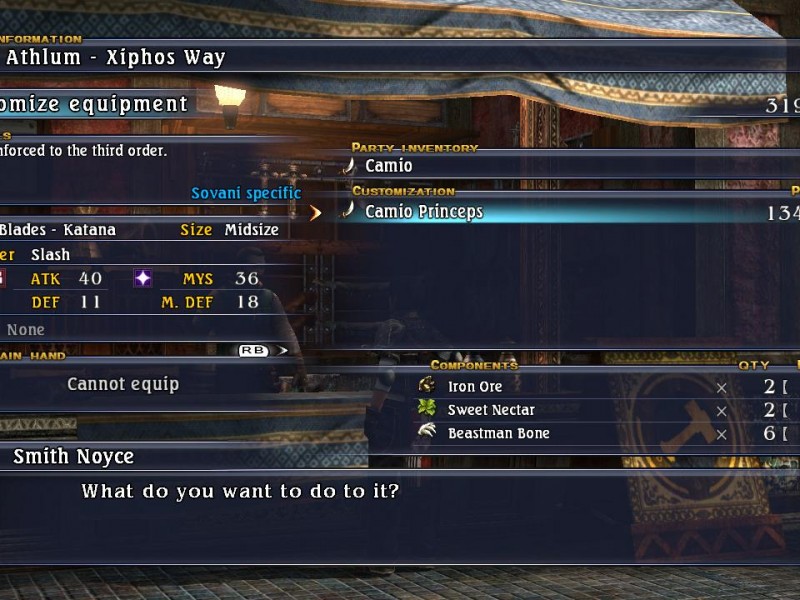
Task: Select the Iron Ore component row
Action: click(x=475, y=387)
